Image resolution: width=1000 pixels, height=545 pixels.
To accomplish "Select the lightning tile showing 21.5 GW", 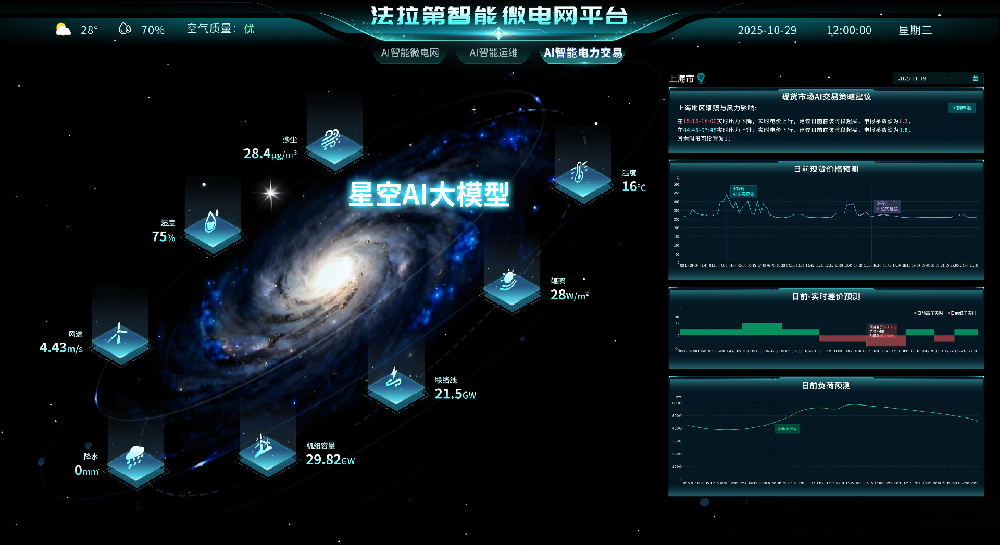I will [396, 383].
